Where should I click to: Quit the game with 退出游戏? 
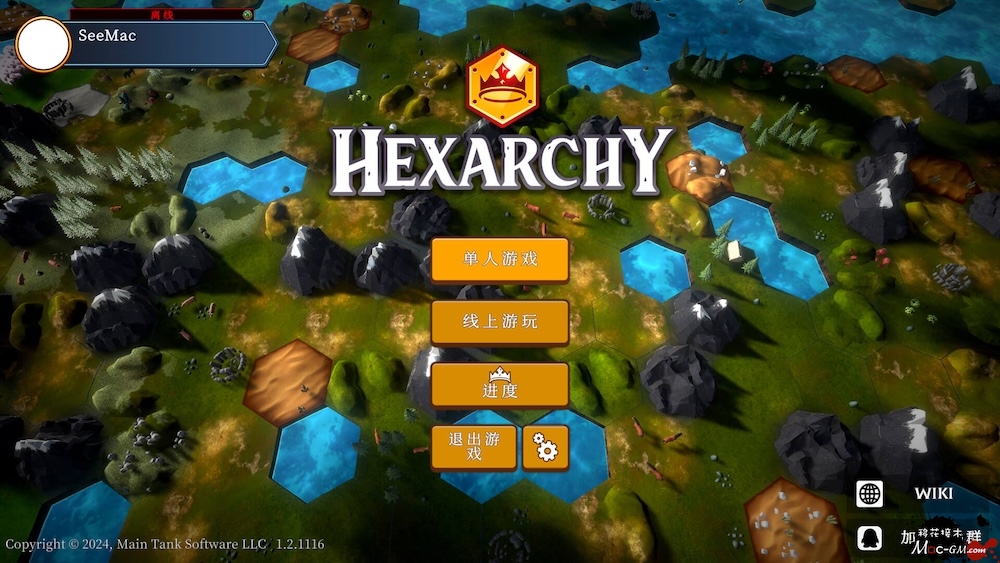(x=474, y=447)
